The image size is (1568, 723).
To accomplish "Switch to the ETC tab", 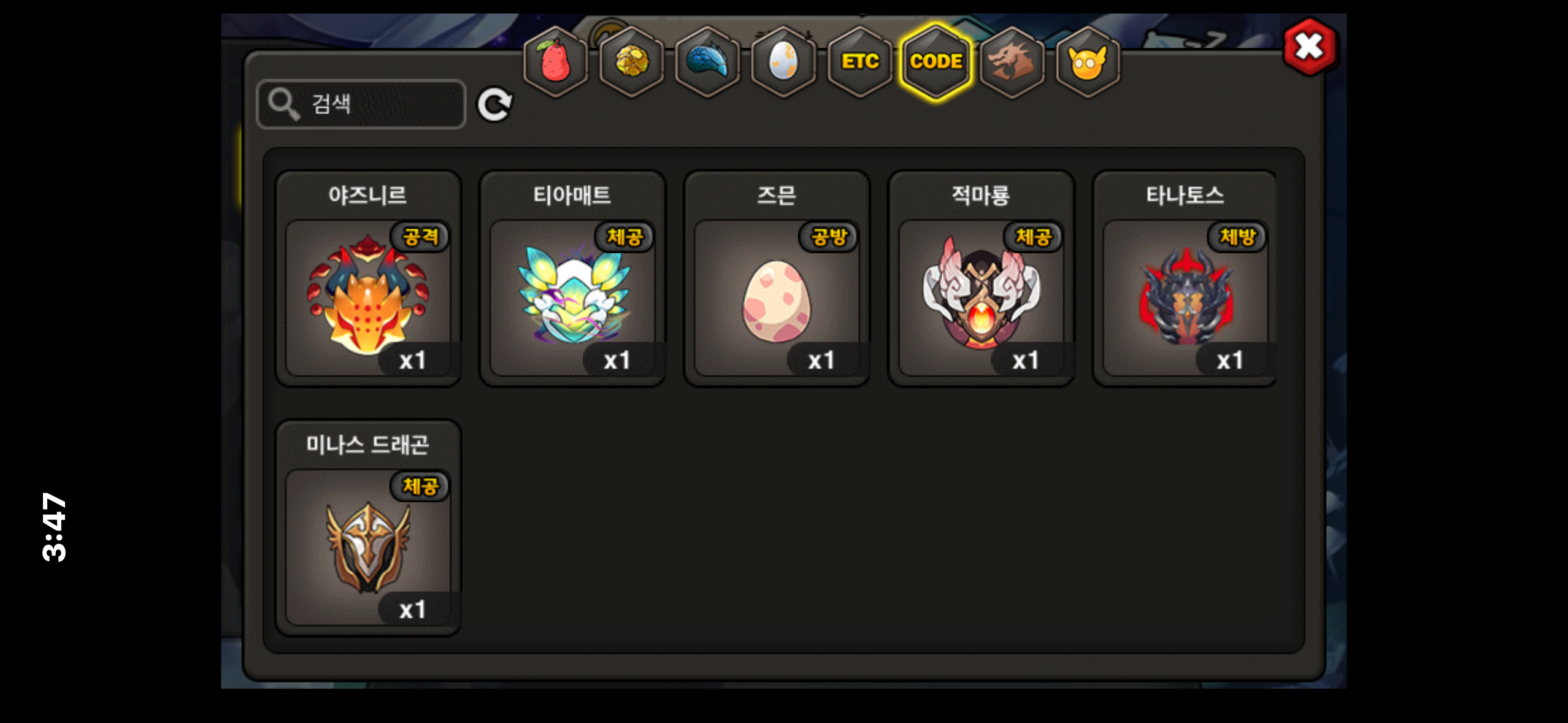I will [859, 62].
